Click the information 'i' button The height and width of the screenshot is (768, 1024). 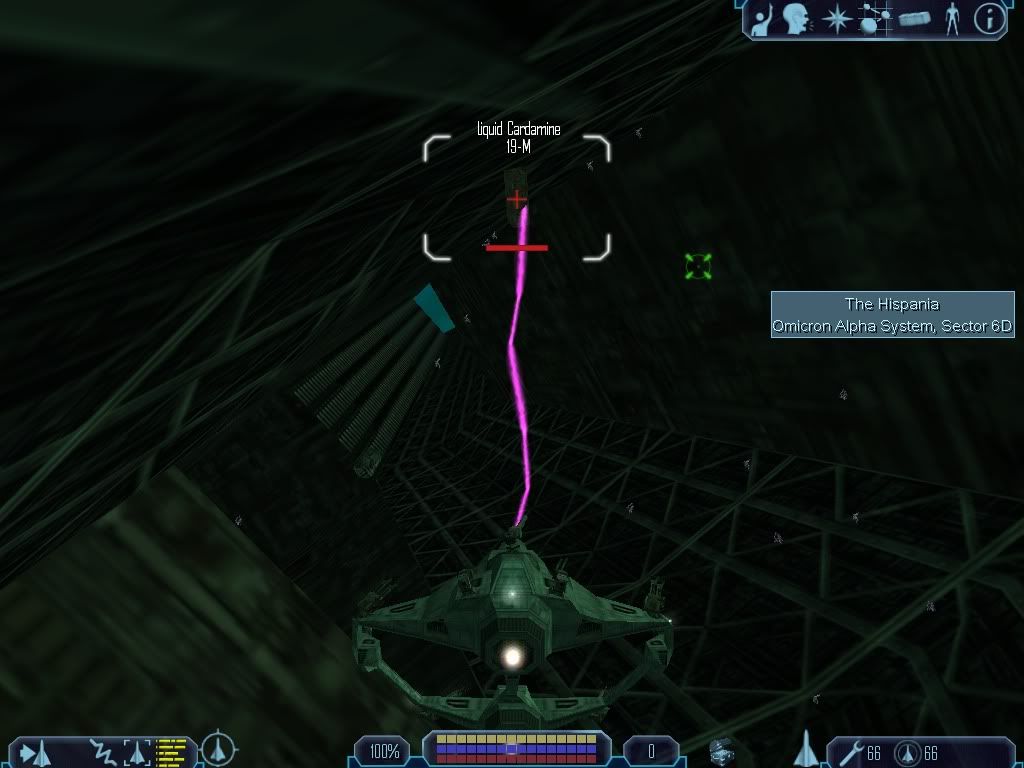click(x=989, y=19)
